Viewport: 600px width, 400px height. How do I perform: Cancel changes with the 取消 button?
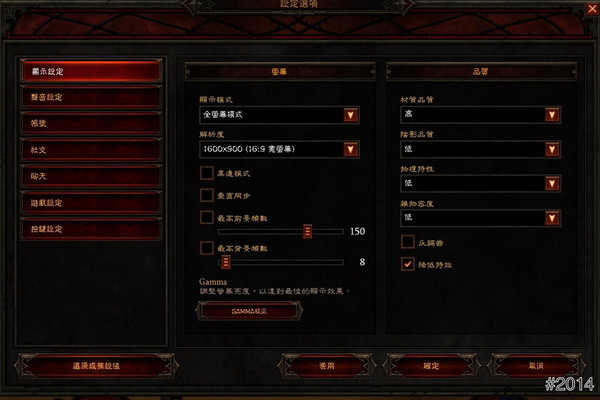pyautogui.click(x=537, y=366)
